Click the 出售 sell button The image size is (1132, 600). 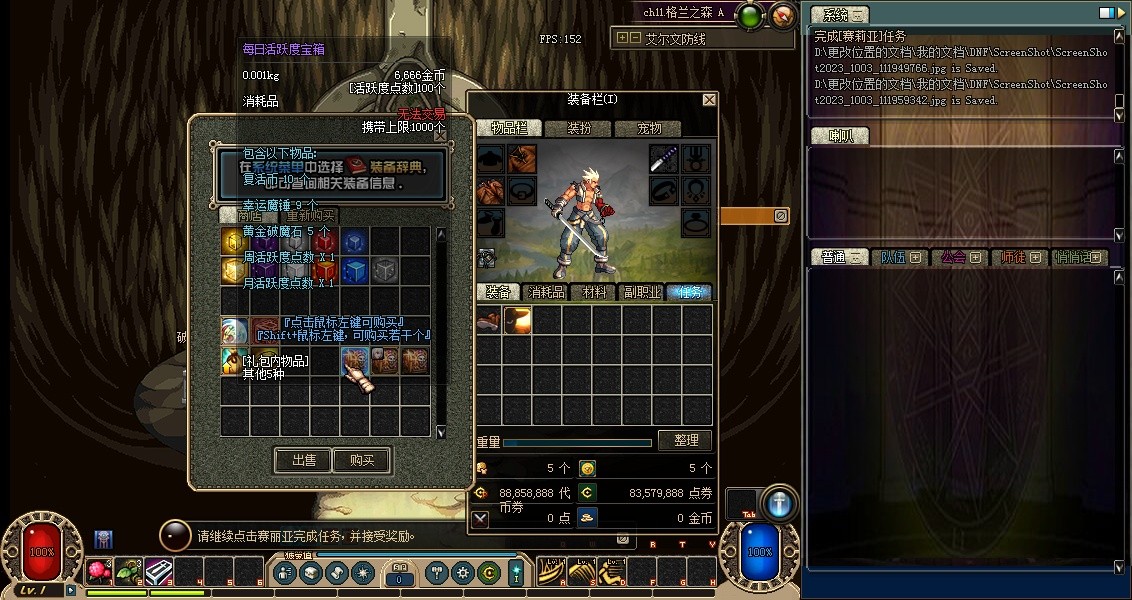coord(303,460)
